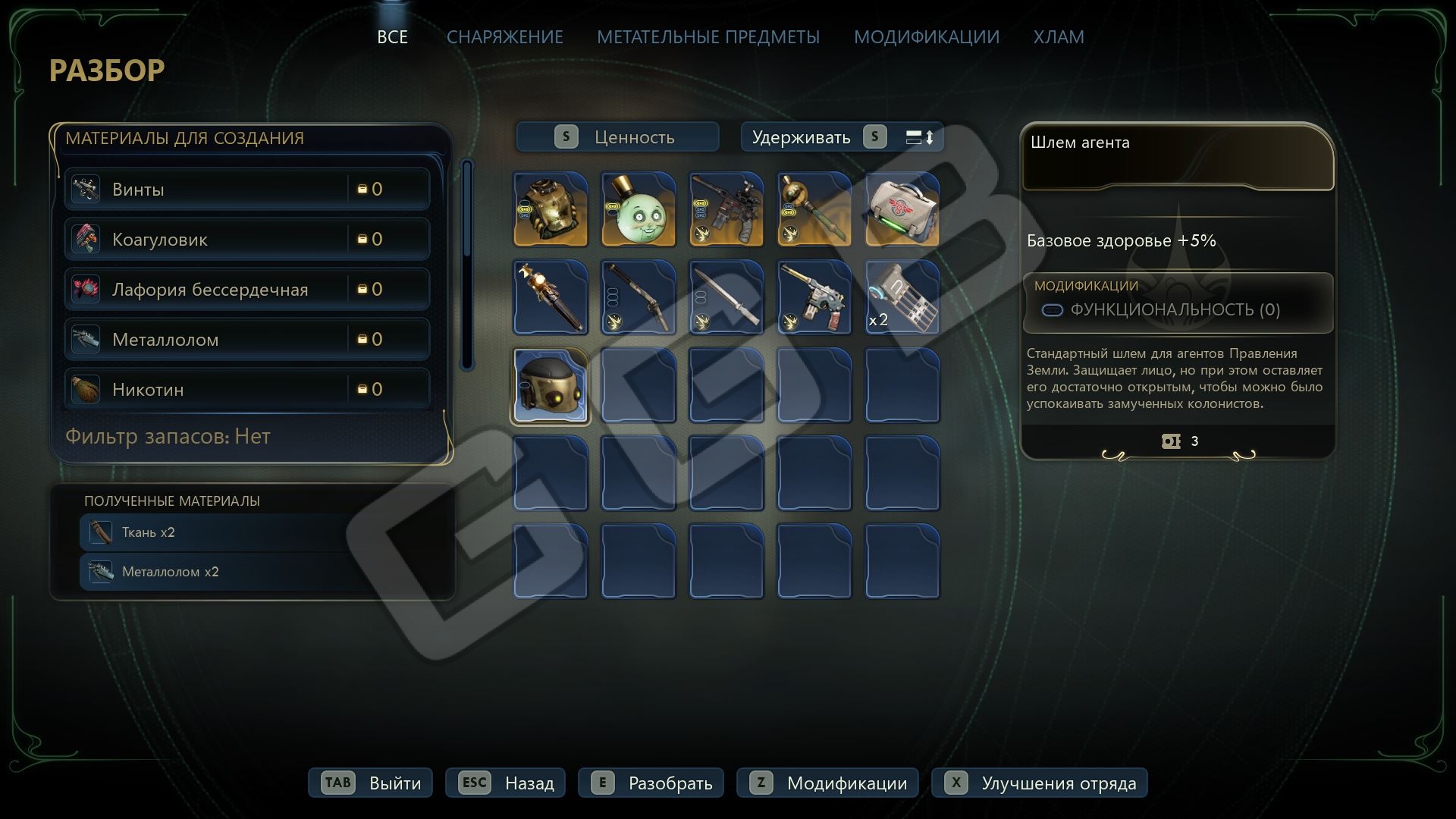Select the pistol slot in the second row

814,297
